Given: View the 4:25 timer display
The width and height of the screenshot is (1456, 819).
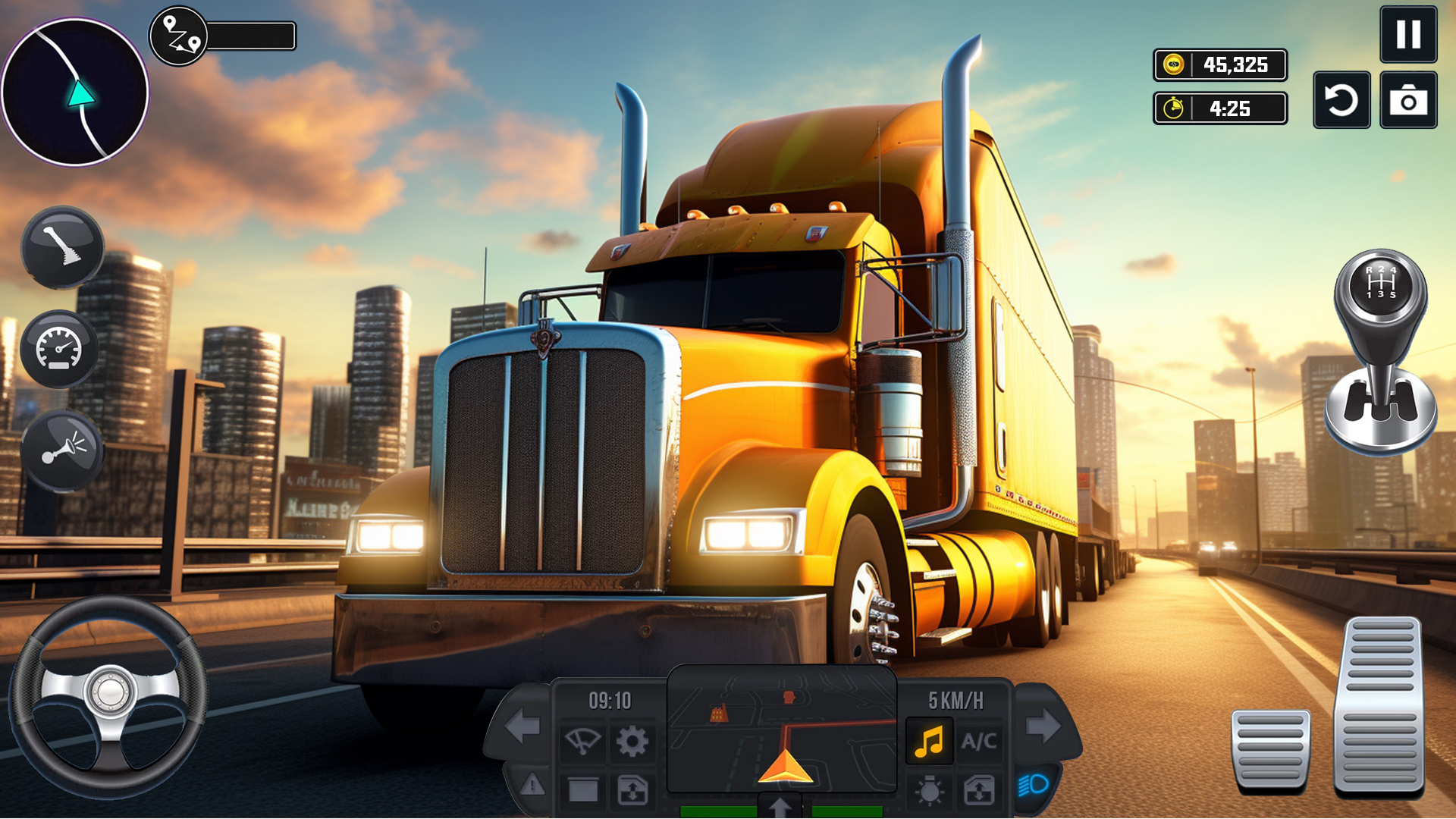Looking at the screenshot, I should (1219, 108).
